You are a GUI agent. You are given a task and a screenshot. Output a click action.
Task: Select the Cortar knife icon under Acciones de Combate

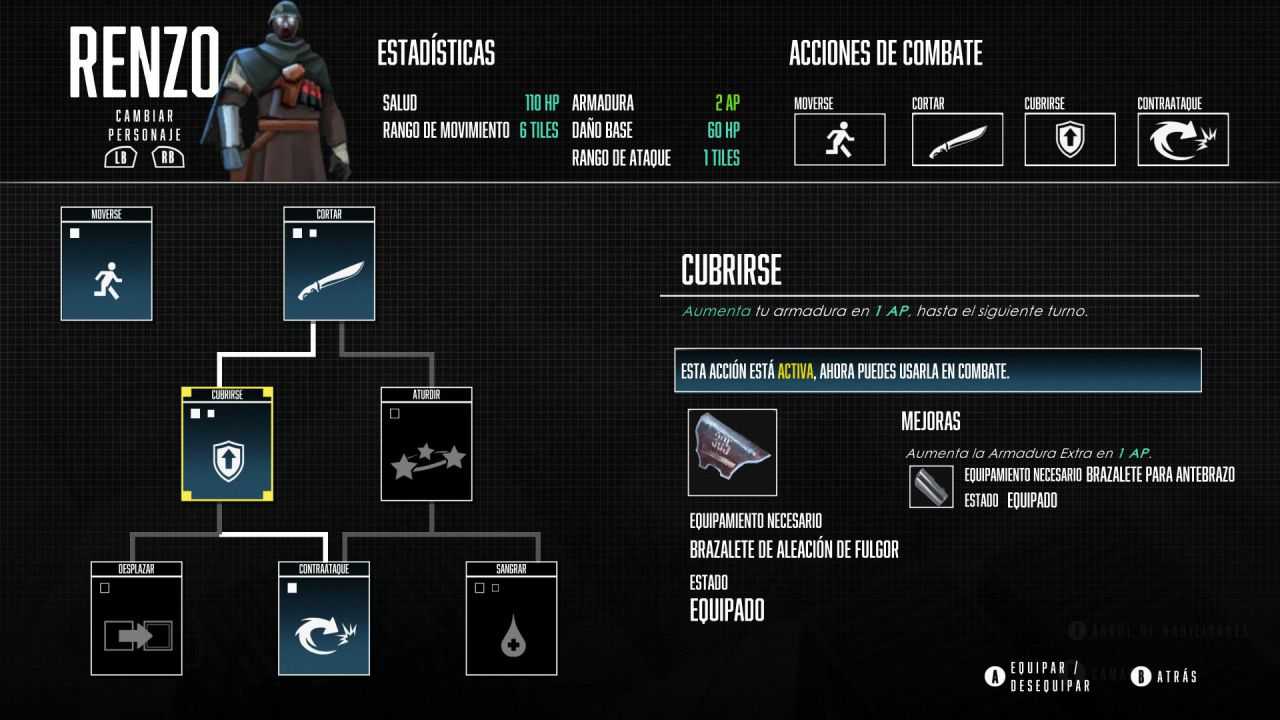click(956, 140)
